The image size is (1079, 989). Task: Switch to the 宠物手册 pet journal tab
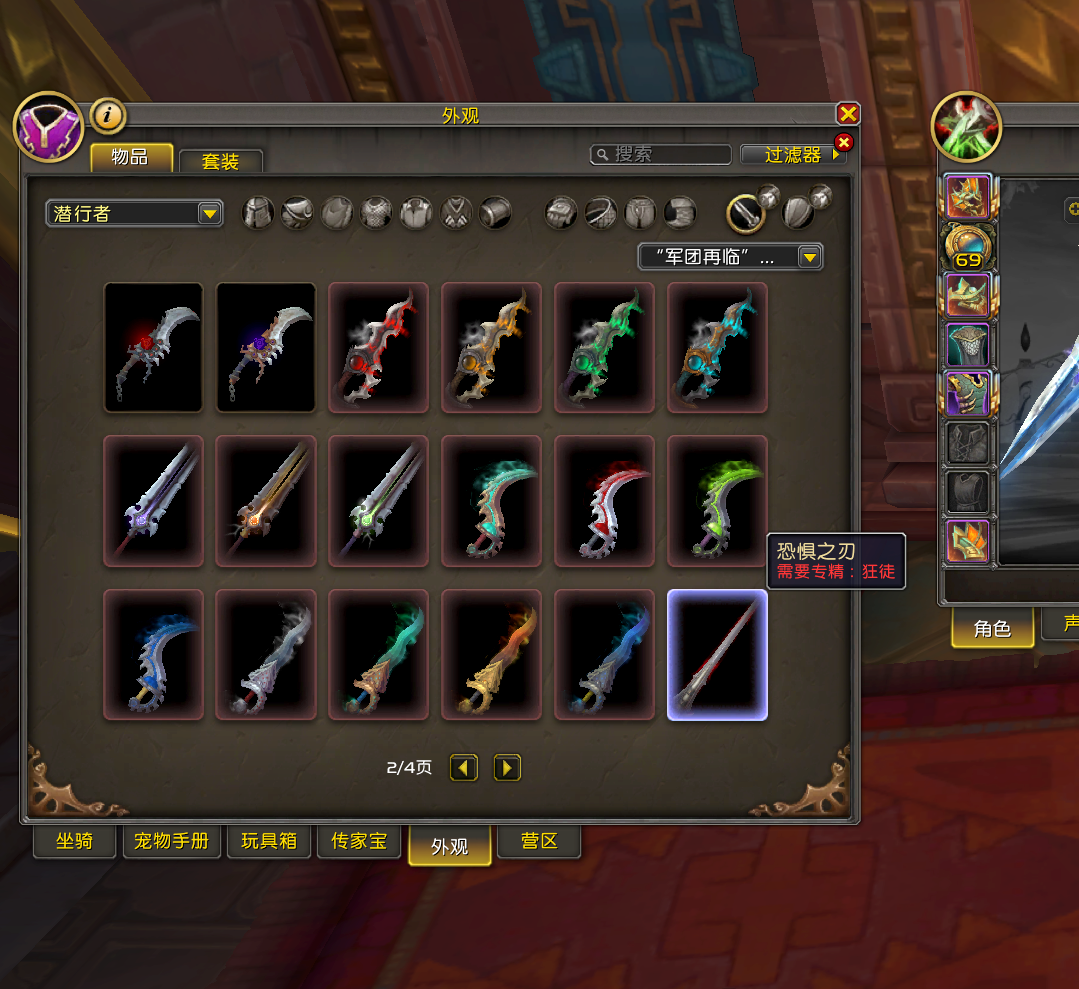[x=171, y=842]
